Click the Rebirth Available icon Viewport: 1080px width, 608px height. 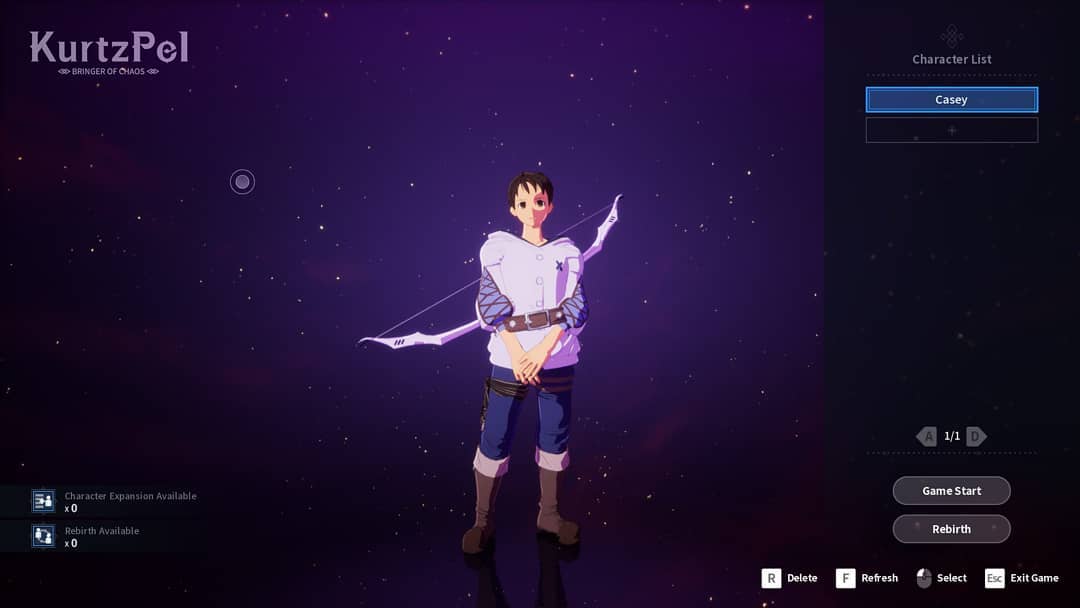(x=43, y=536)
